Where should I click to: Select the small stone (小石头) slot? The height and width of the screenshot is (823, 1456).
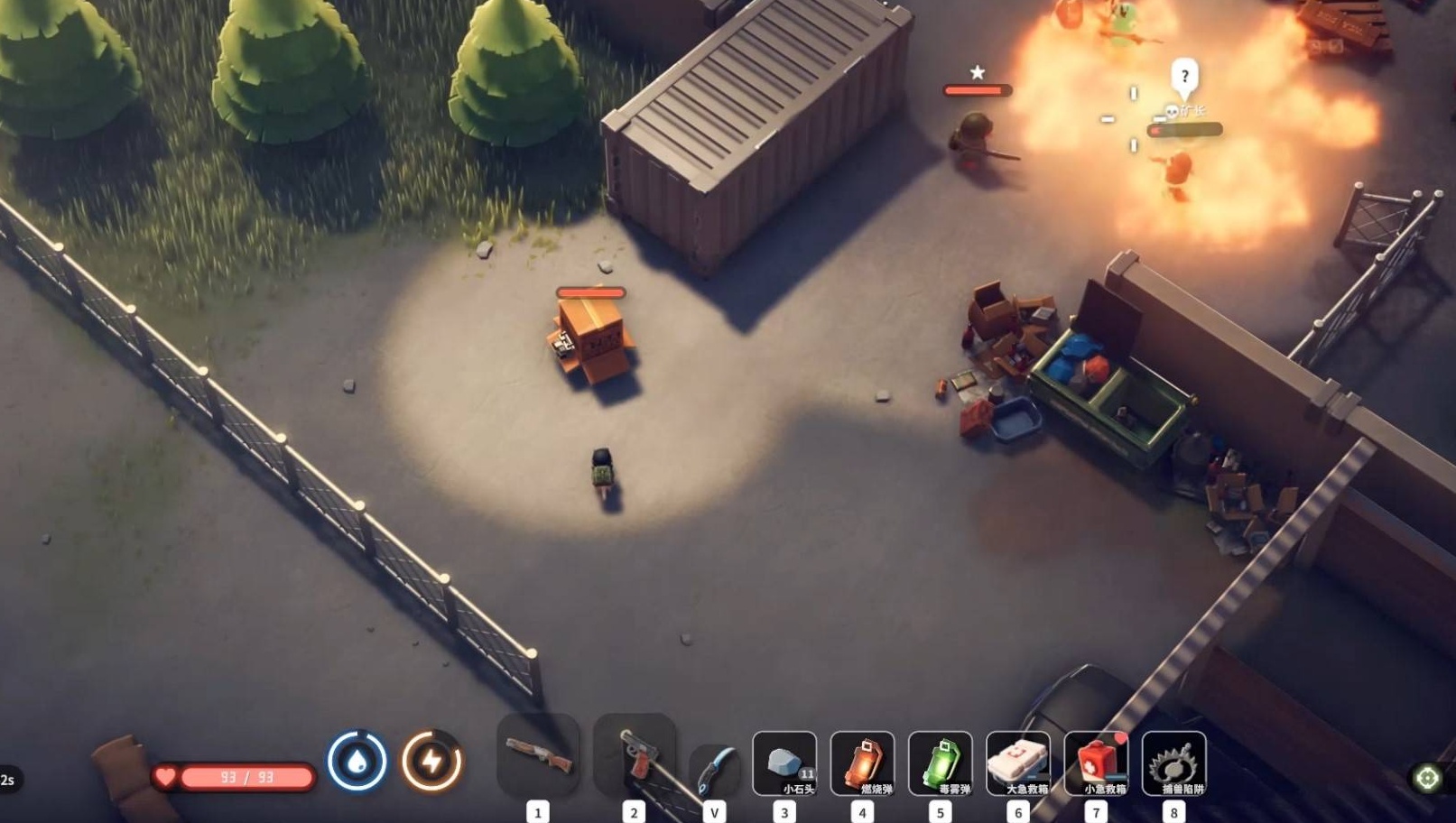pyautogui.click(x=784, y=763)
